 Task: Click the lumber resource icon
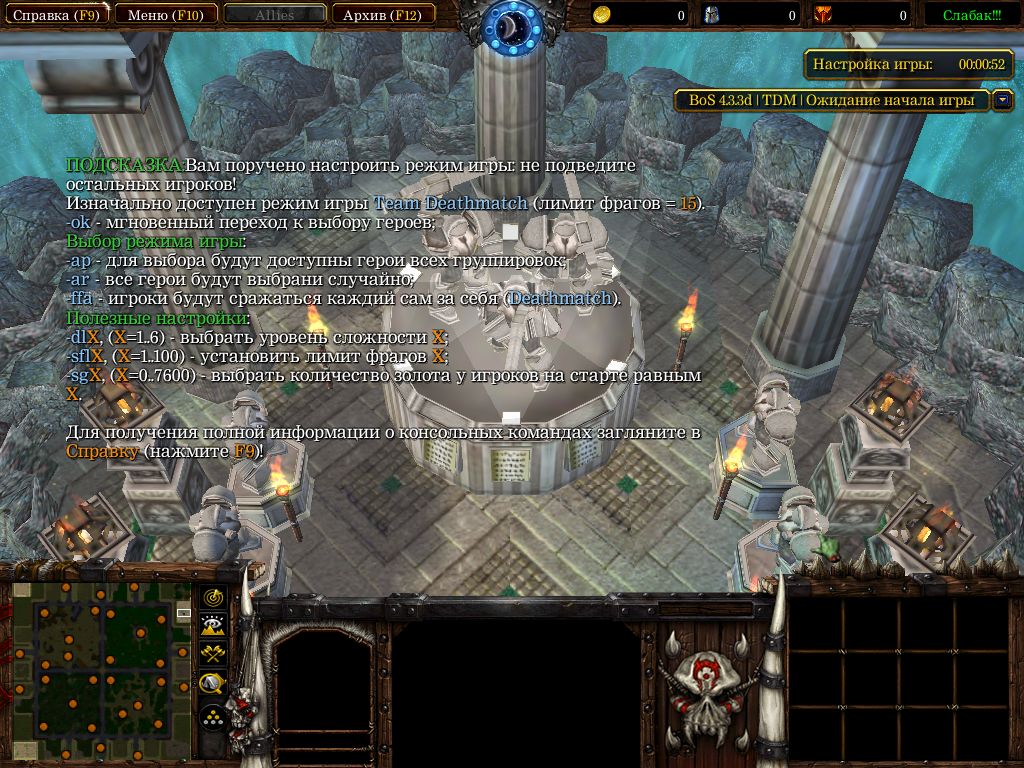point(713,15)
